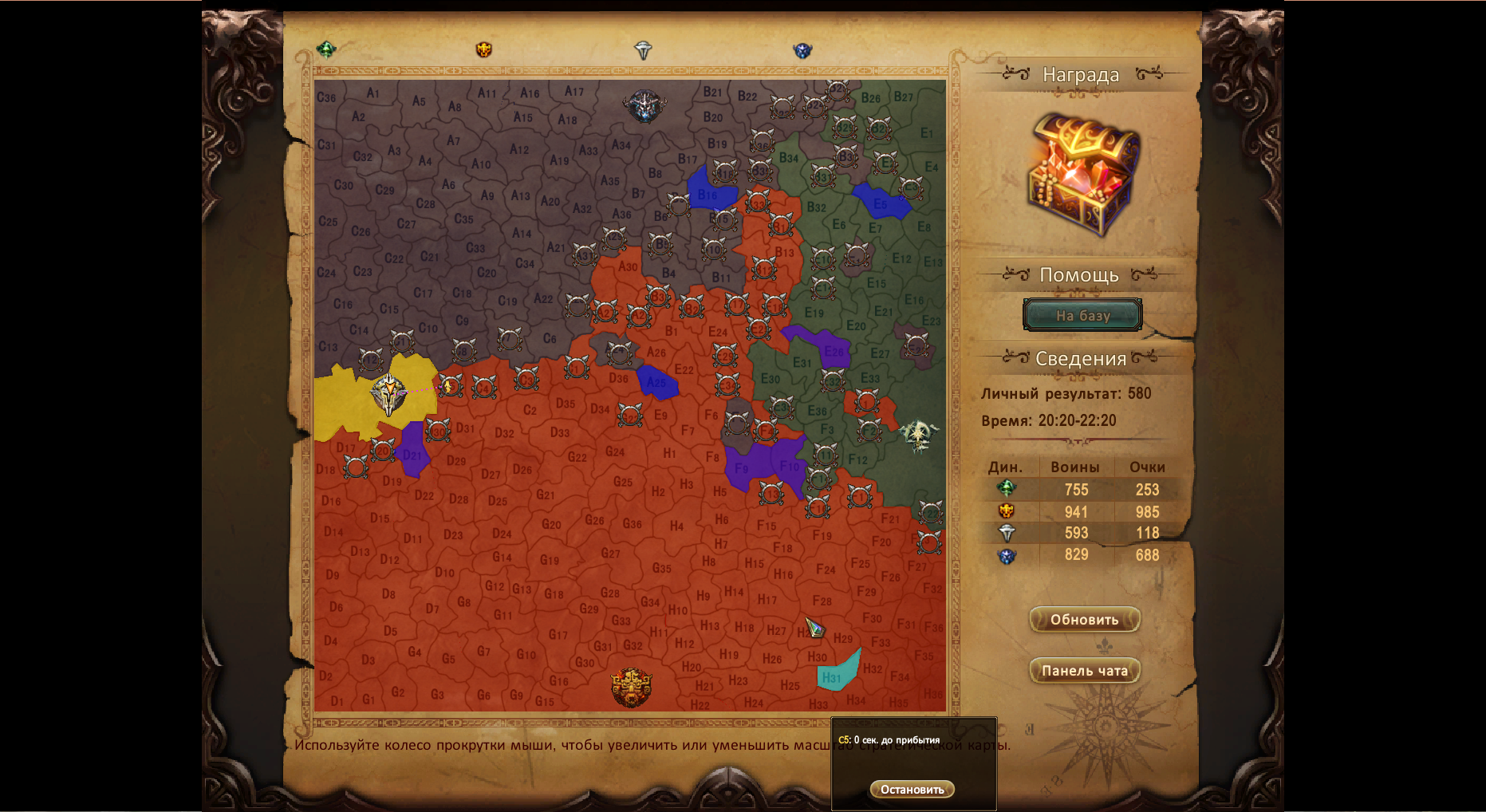Select the orange faction emblem above the map
Viewport: 1486px width, 812px height.
click(x=483, y=49)
